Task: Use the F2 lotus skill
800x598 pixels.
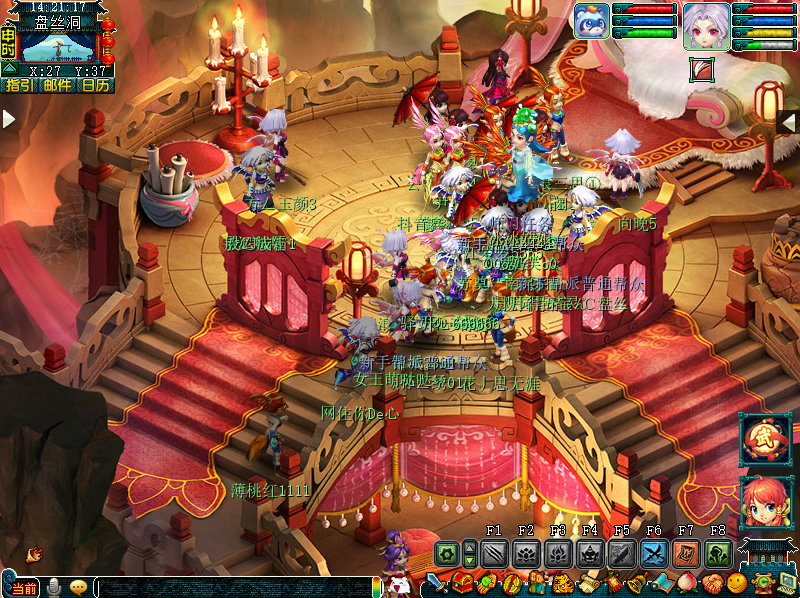Action: click(x=526, y=553)
